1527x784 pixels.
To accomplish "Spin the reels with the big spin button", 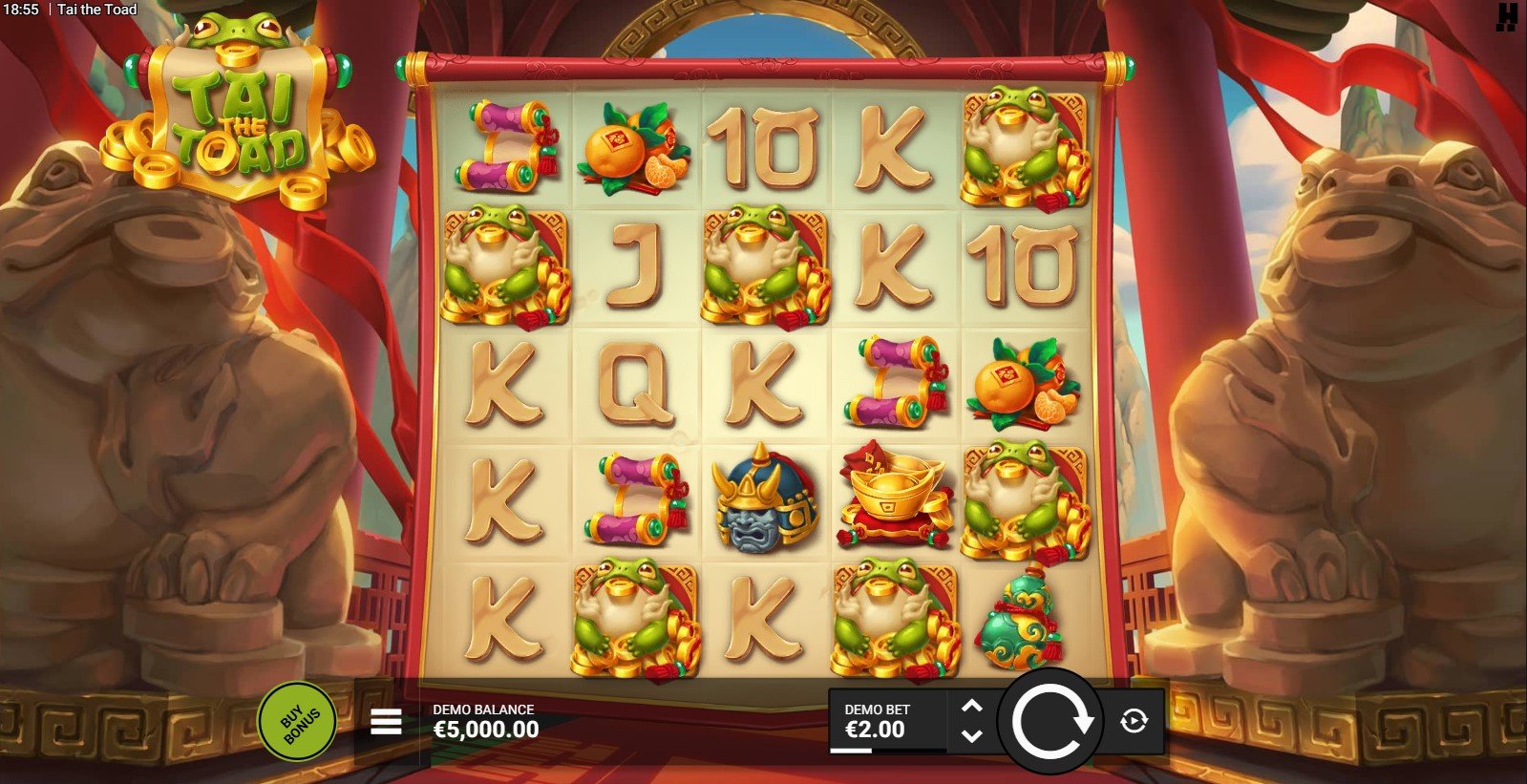I will (x=1050, y=721).
